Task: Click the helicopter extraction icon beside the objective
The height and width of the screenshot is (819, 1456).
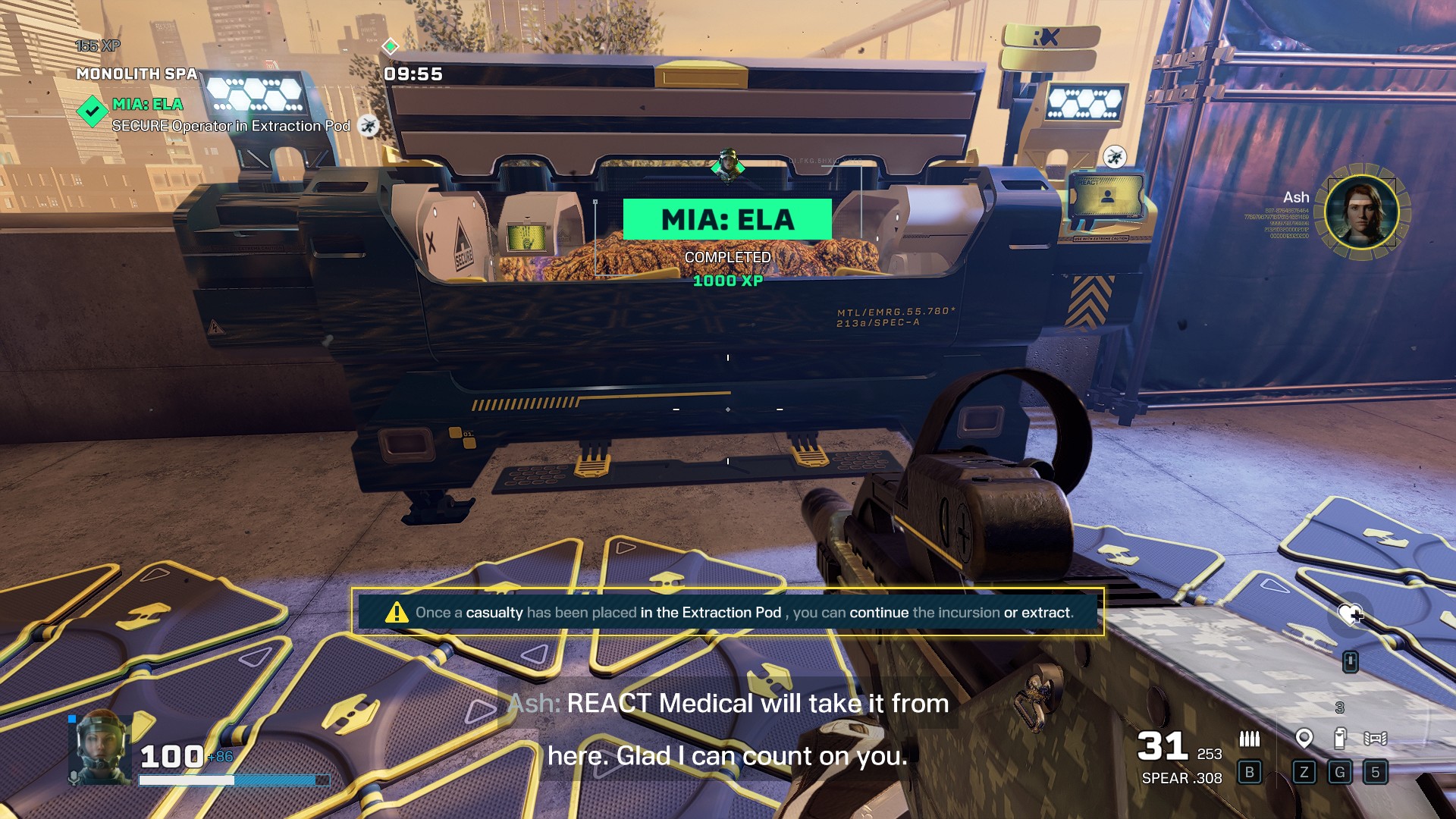Action: pyautogui.click(x=369, y=125)
